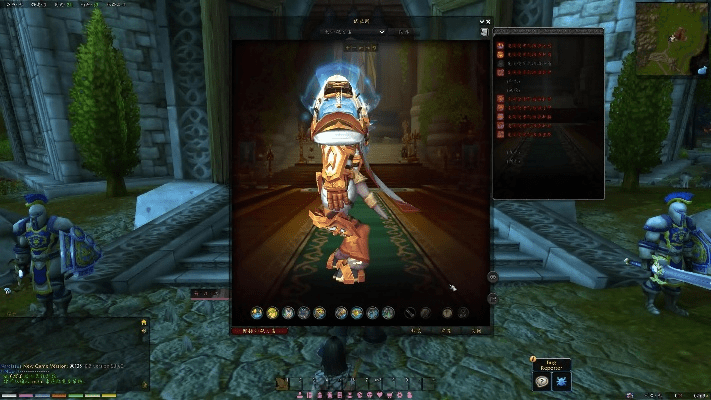The width and height of the screenshot is (711, 400).
Task: Click the blue icon in Bug Reporter
Action: coord(562,381)
